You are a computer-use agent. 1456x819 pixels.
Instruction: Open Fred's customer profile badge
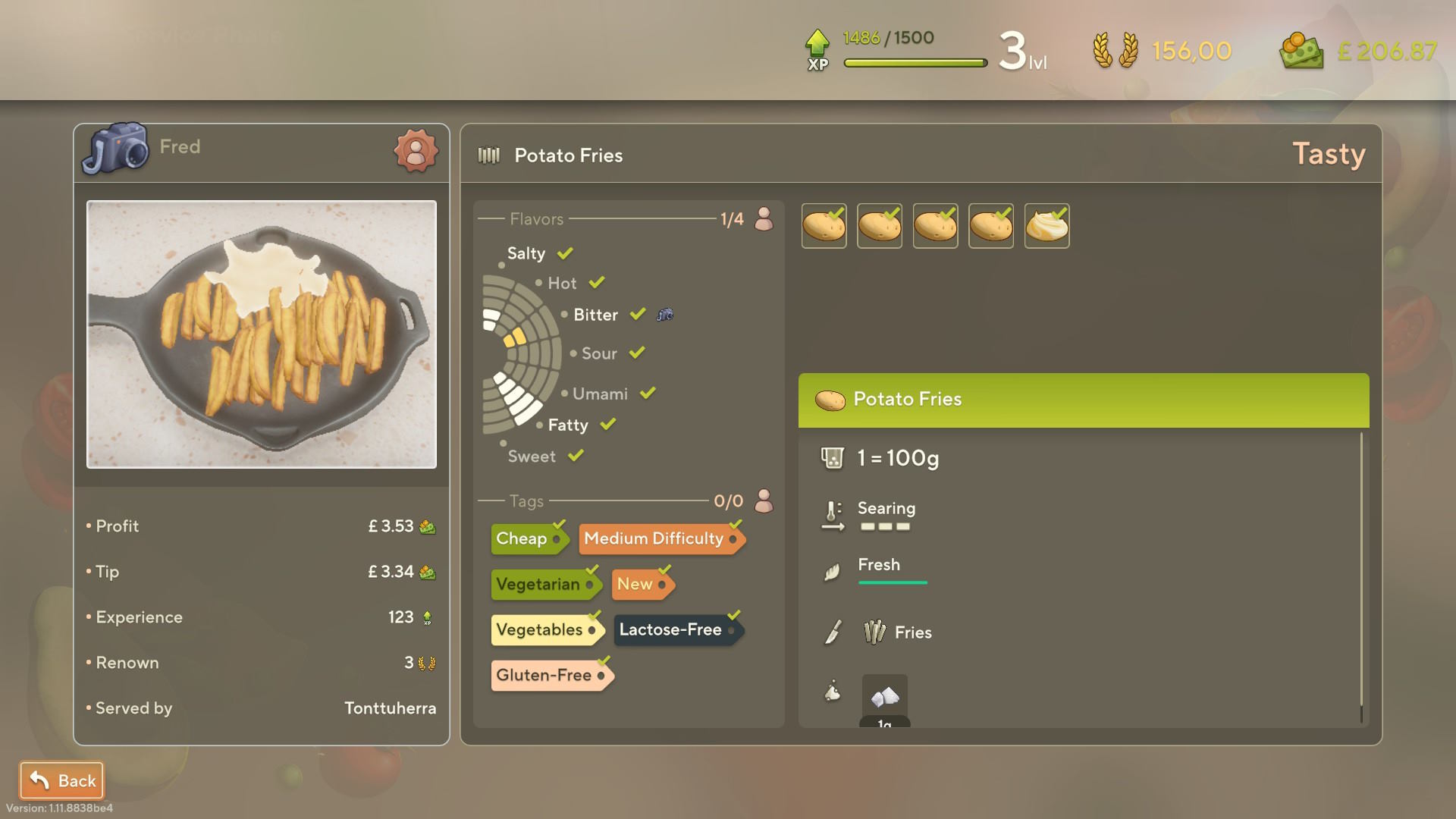pos(416,150)
